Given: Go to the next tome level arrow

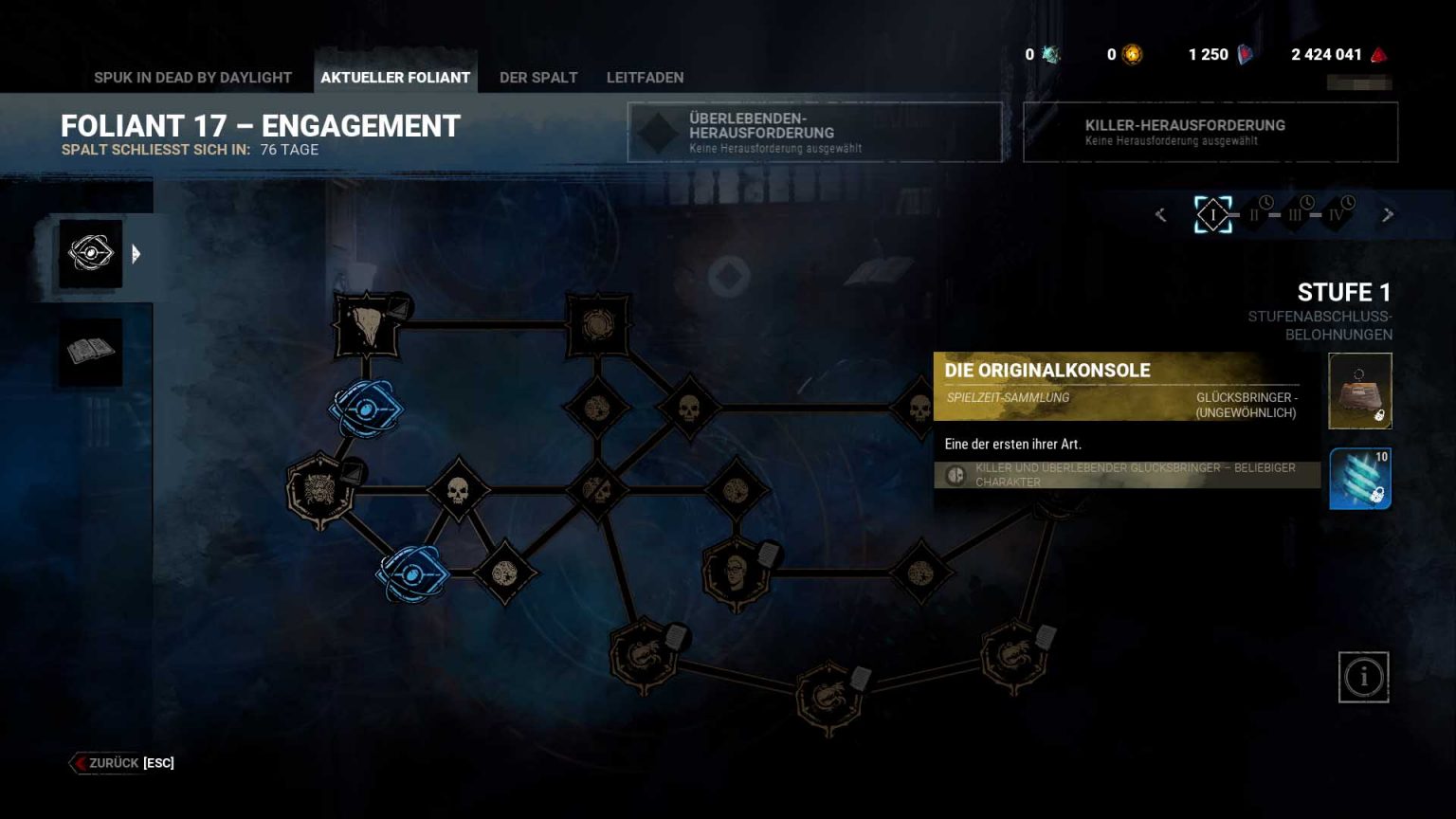Looking at the screenshot, I should 1388,215.
